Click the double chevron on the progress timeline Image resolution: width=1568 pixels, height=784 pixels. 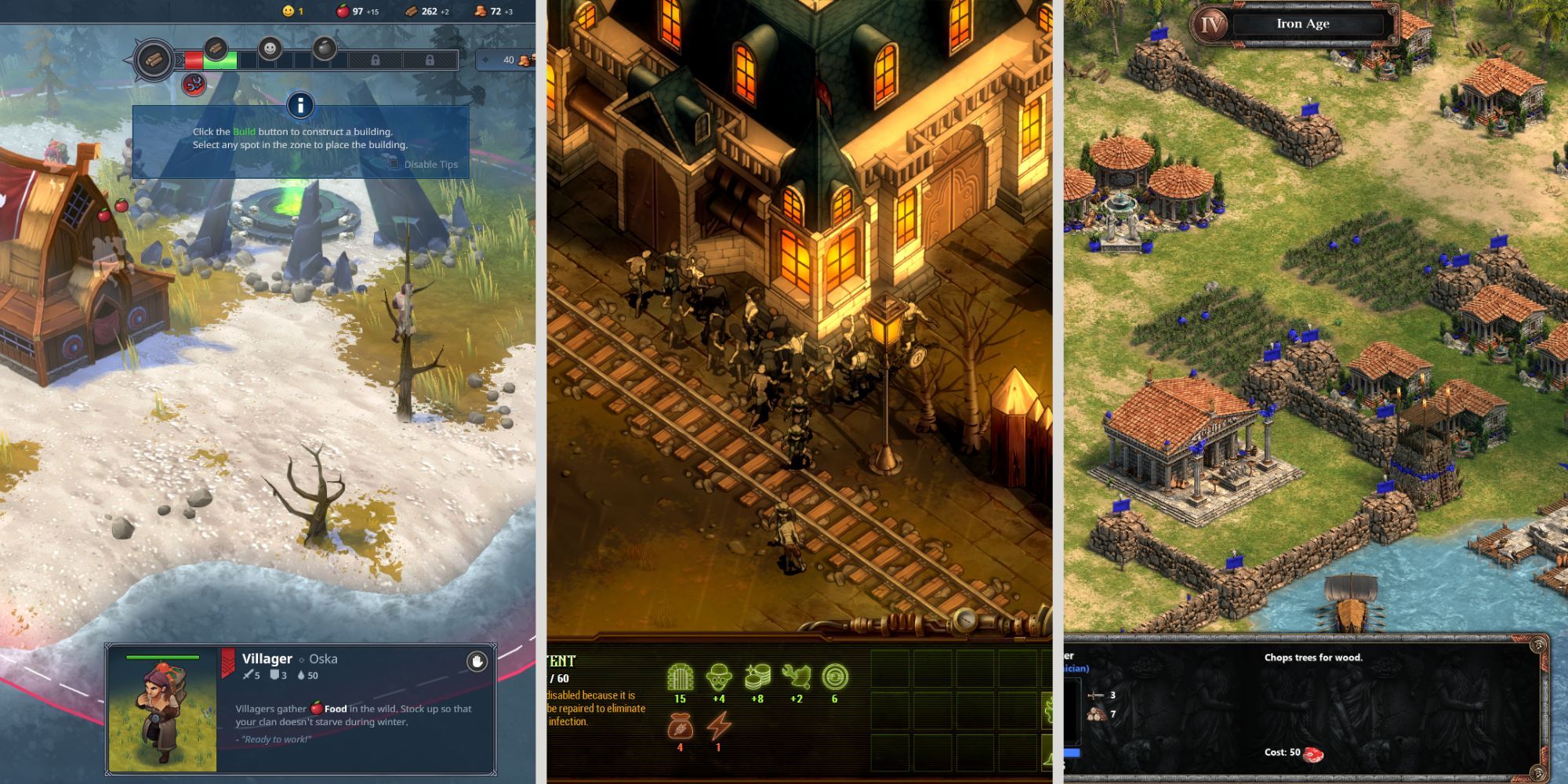click(179, 60)
